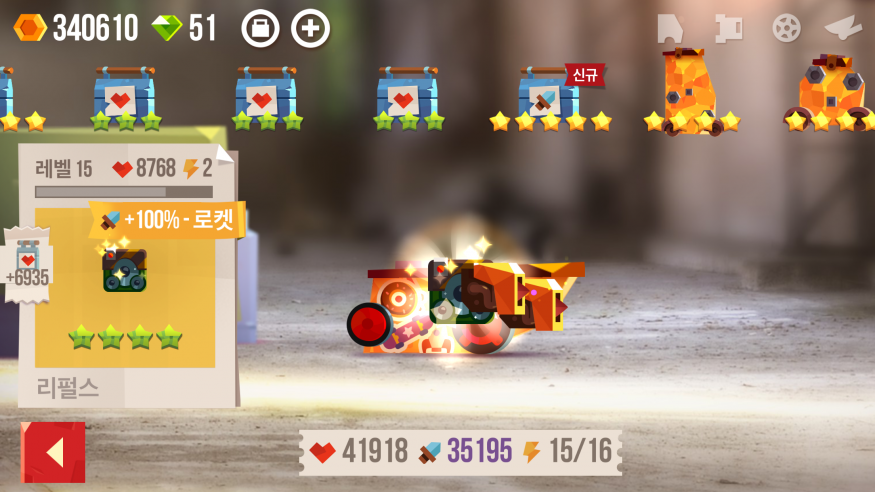Filter parts by the car body icon
Image resolution: width=875 pixels, height=492 pixels.
(x=669, y=28)
